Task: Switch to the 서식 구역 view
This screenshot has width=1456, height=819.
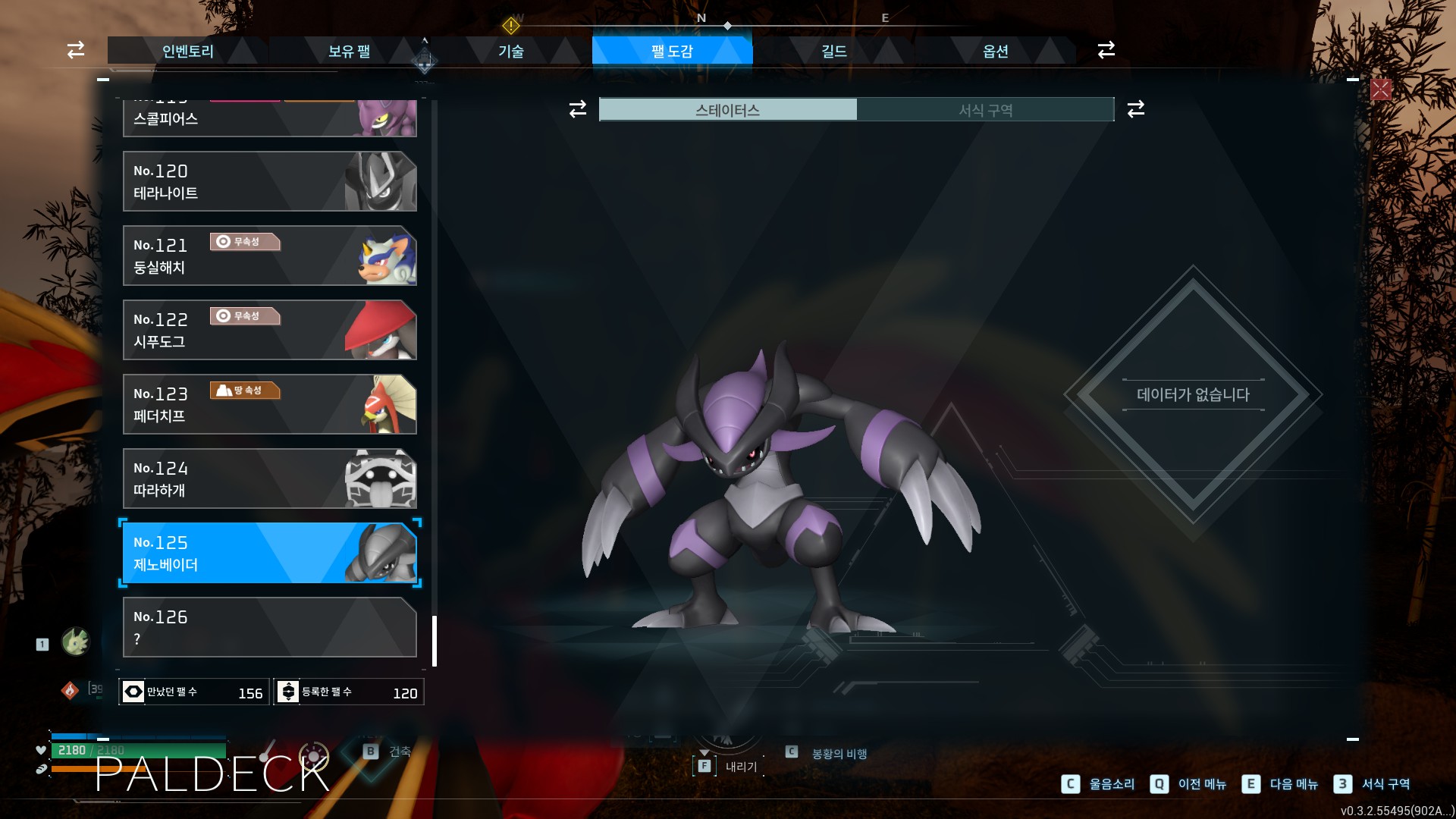Action: click(x=985, y=110)
